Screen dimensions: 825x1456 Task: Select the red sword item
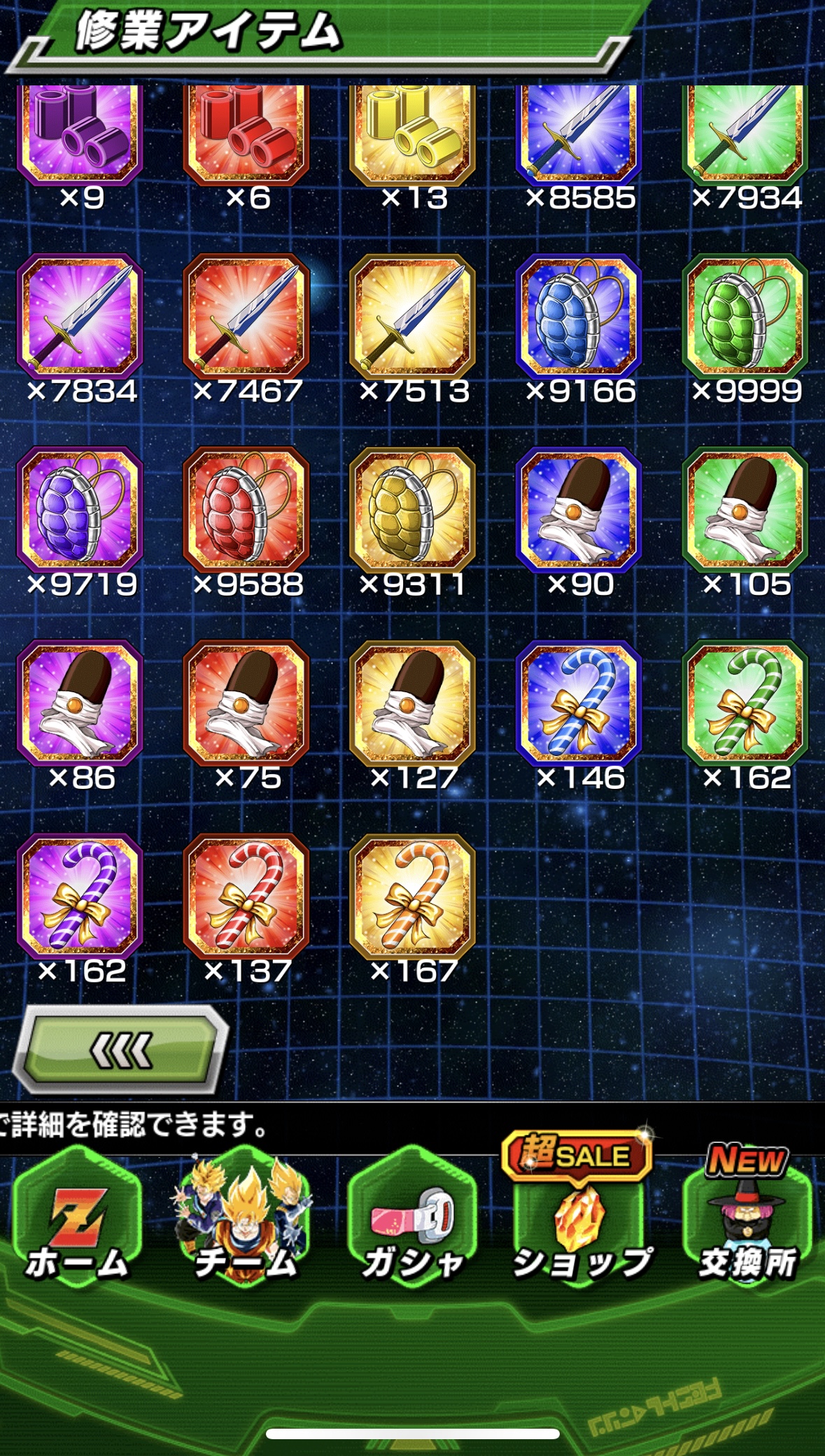tap(246, 316)
